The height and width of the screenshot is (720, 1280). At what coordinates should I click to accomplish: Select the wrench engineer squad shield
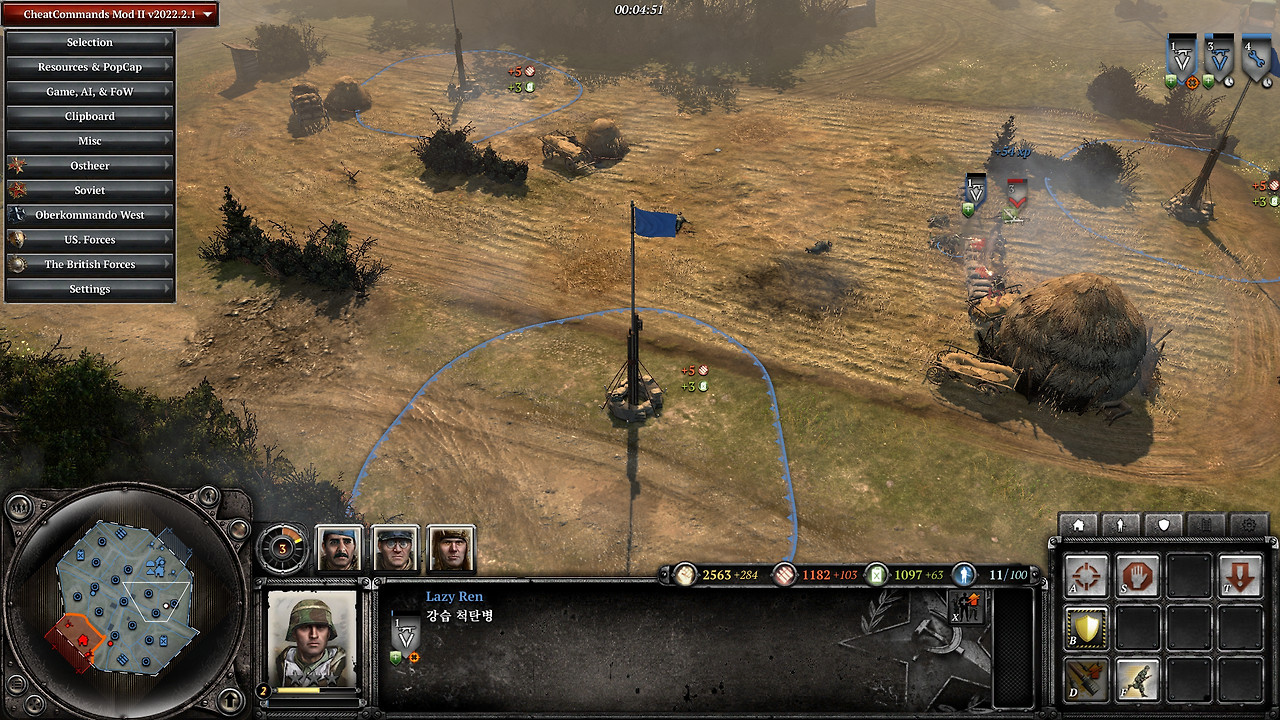click(1256, 60)
